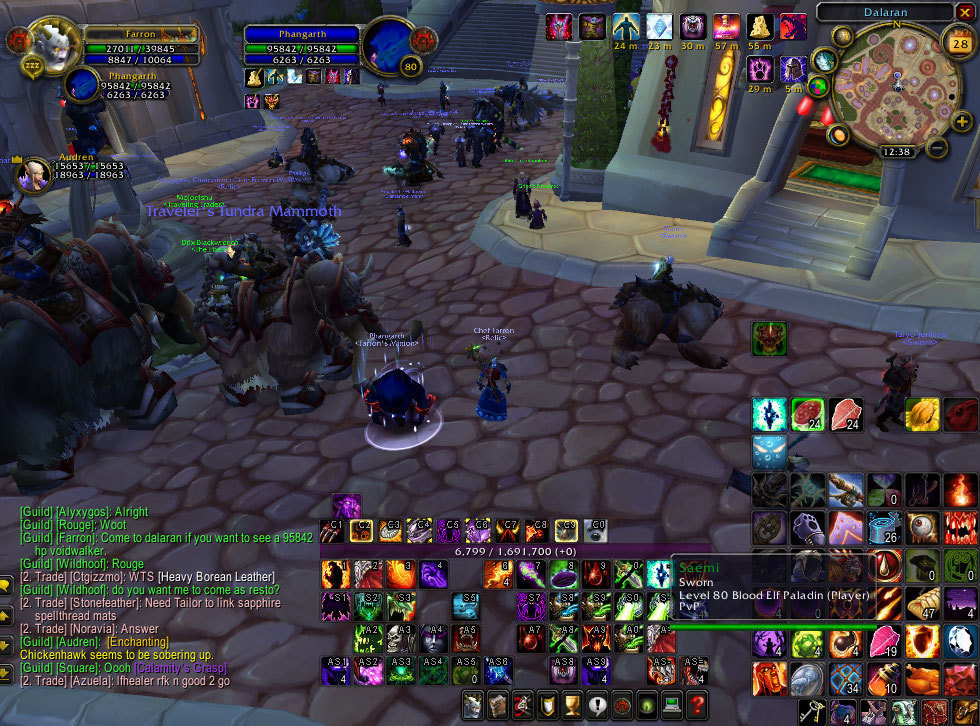This screenshot has width=980, height=726.
Task: Zoom in the minimap with plus button
Action: click(x=964, y=121)
